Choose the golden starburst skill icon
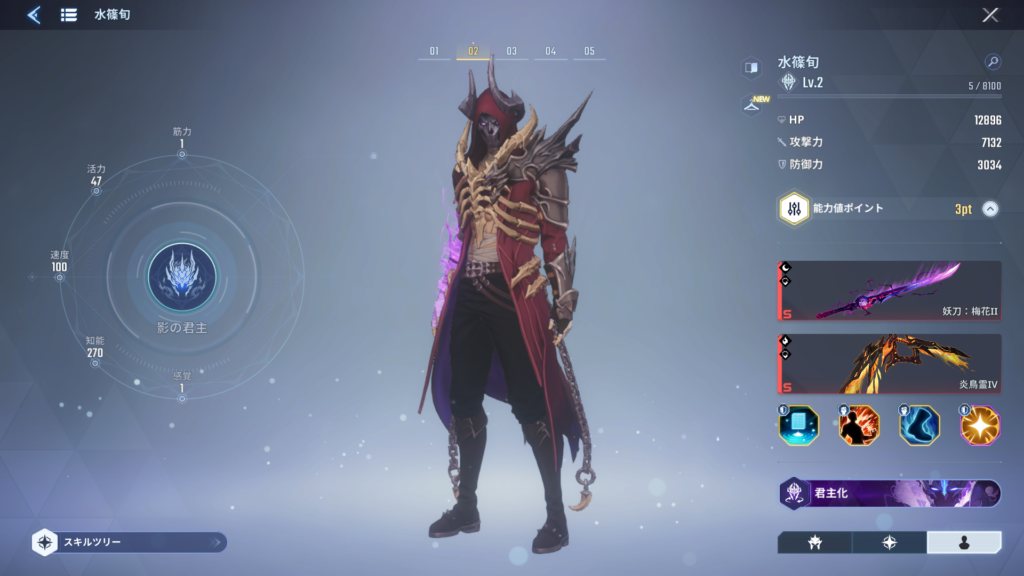The height and width of the screenshot is (576, 1024). (x=980, y=425)
